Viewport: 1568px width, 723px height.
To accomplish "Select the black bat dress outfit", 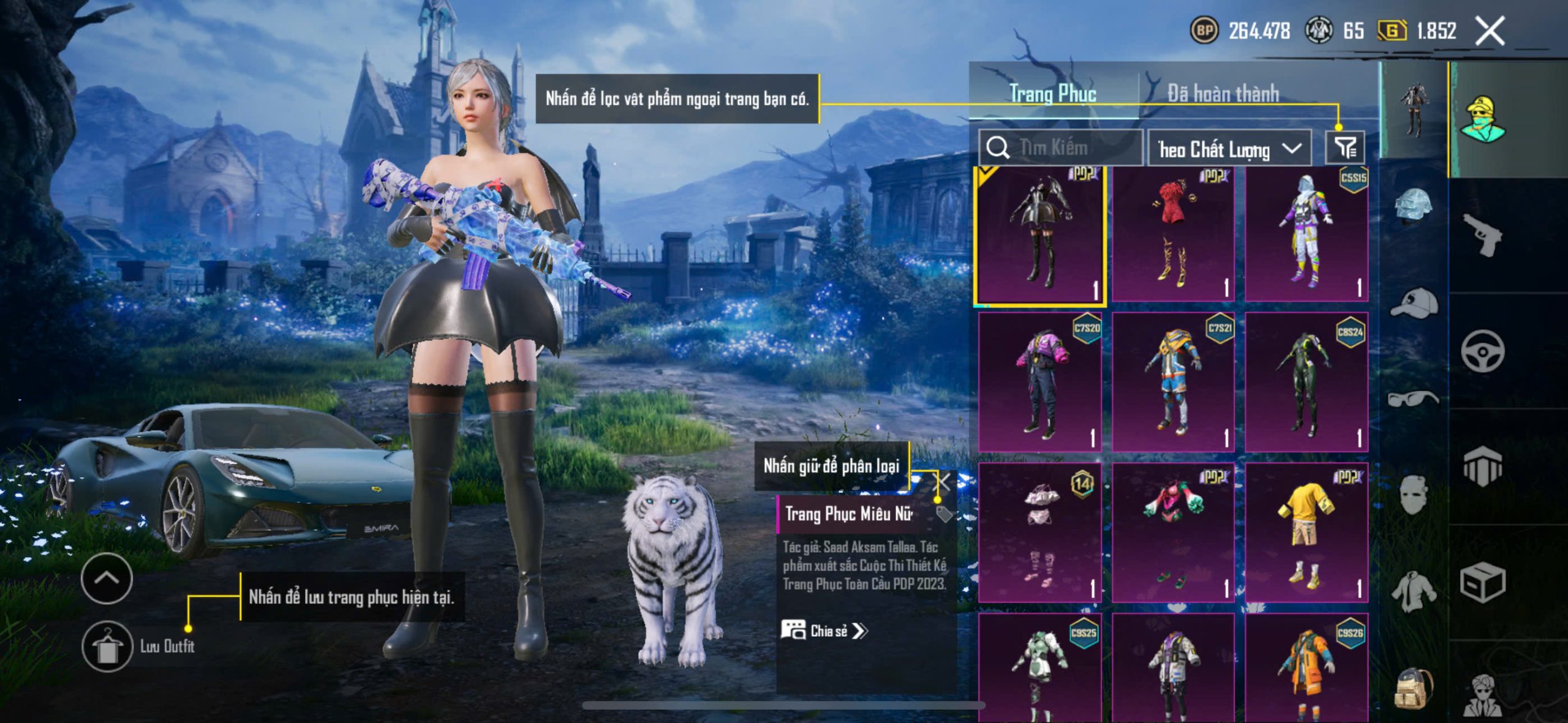I will (x=1040, y=236).
